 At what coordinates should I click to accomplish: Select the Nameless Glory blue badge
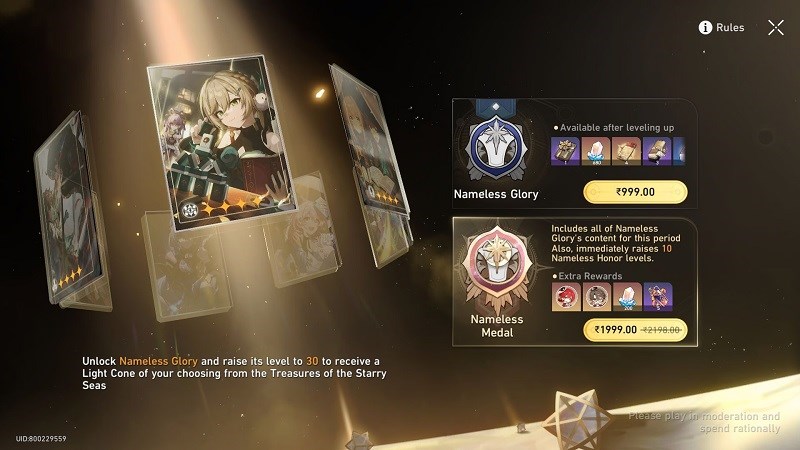497,146
